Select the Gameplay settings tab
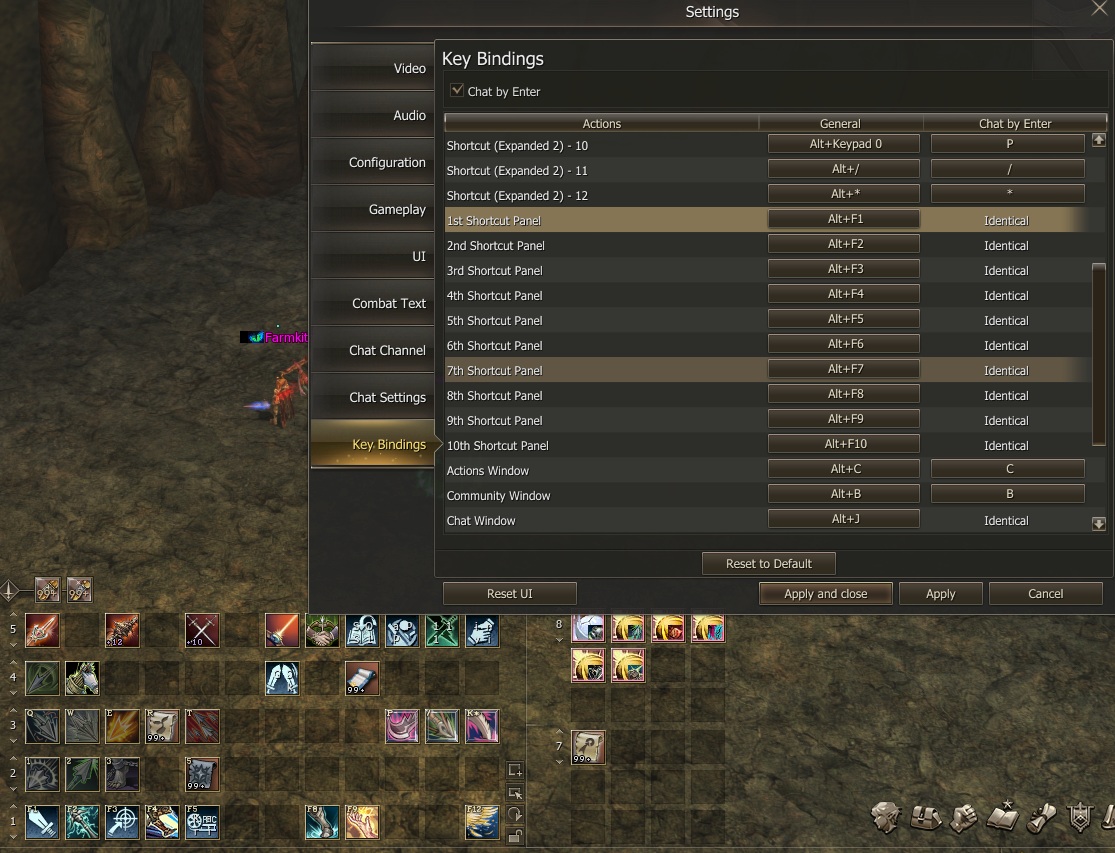Screen dimensions: 1115x853 pyautogui.click(x=372, y=209)
